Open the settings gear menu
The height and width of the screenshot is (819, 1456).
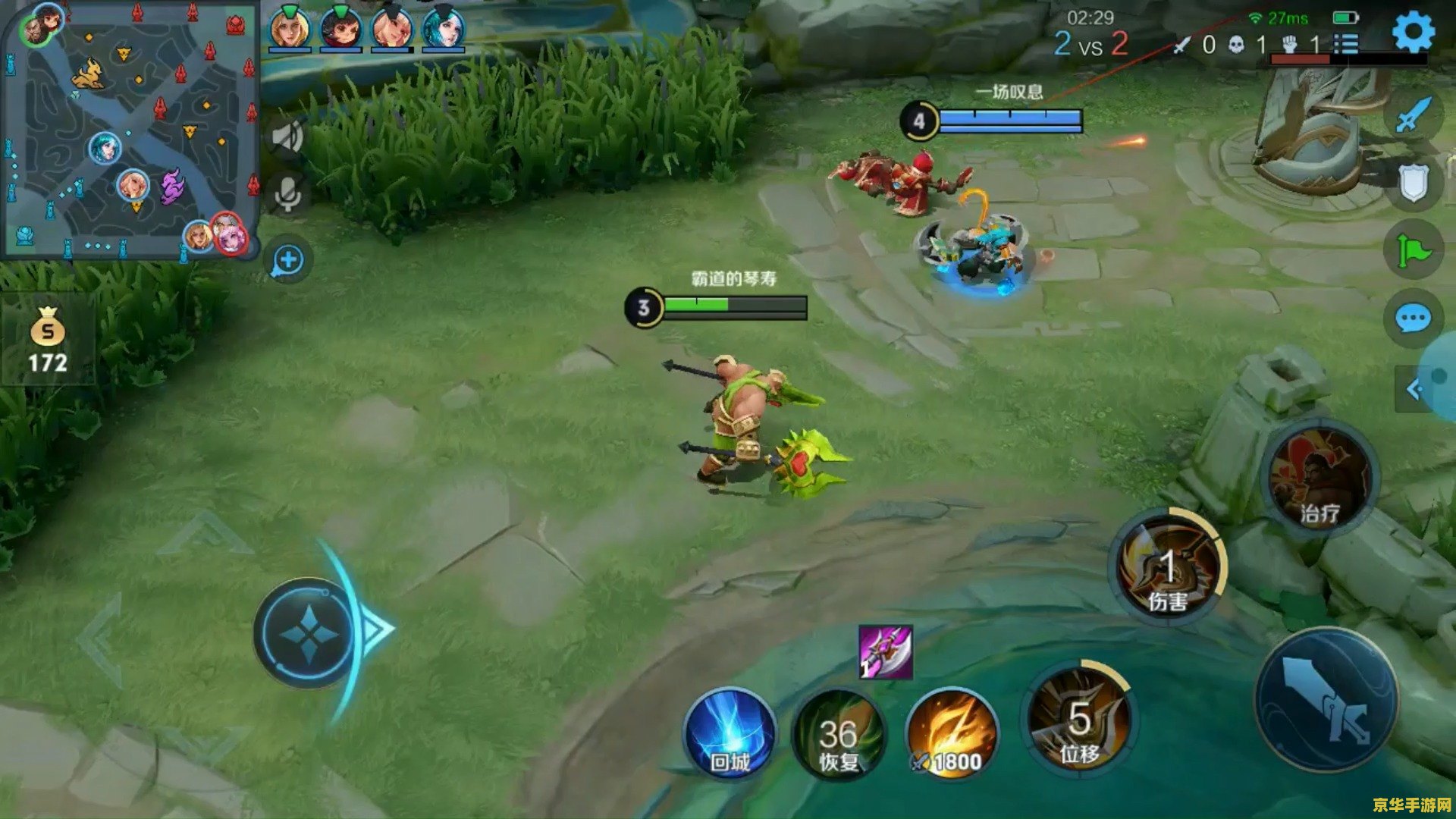pos(1413,33)
